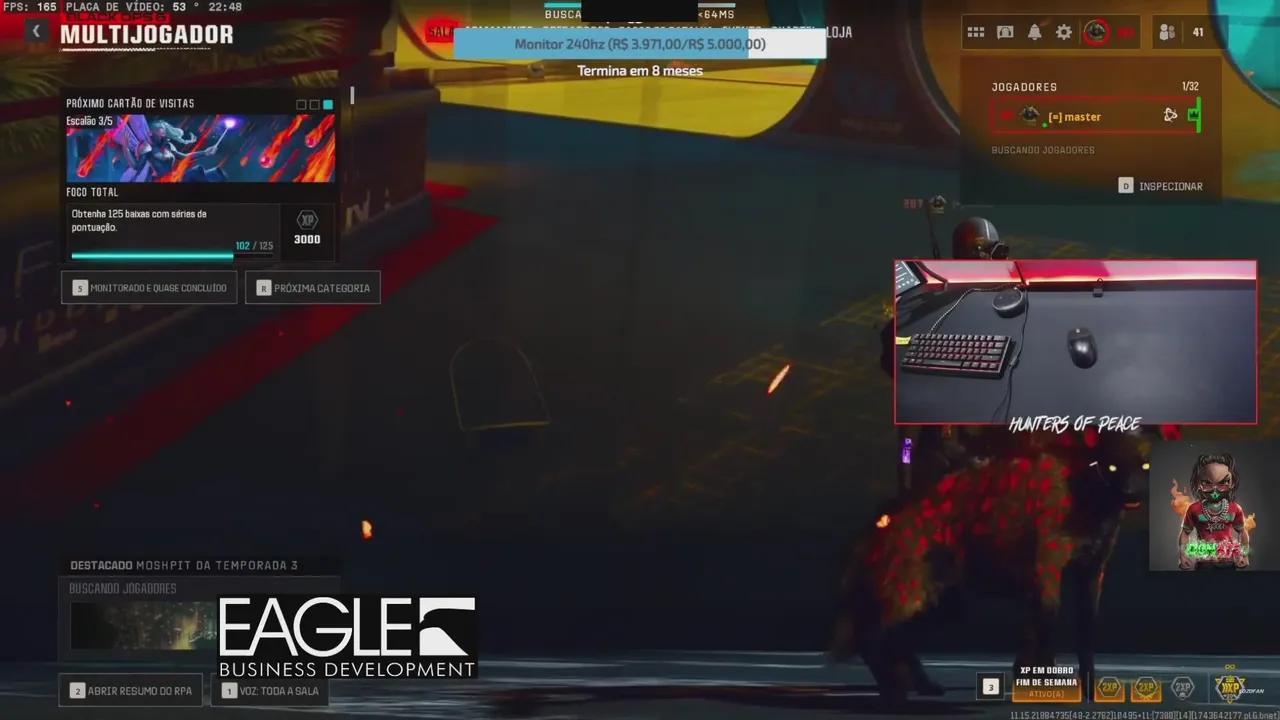
Task: Open the settings gear icon
Action: (1063, 32)
